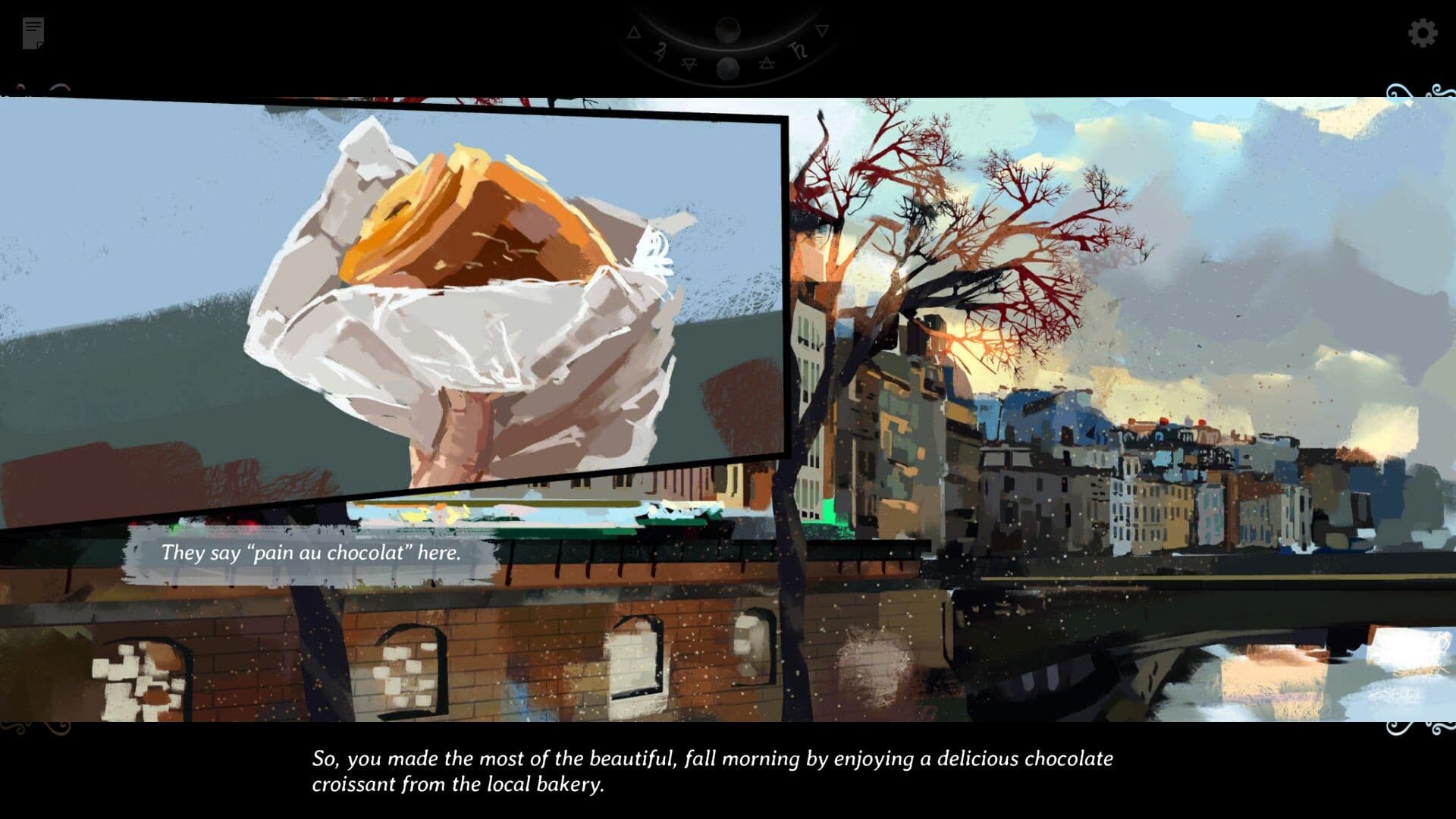Select the fire triangle symbol on the wheel
This screenshot has width=1456, height=819.
634,32
